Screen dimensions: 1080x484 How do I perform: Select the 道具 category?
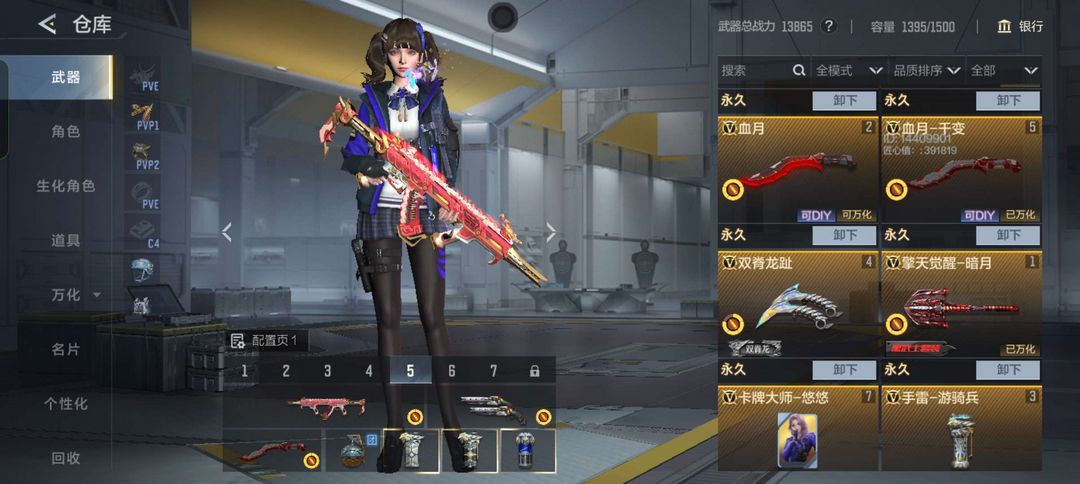click(x=66, y=240)
